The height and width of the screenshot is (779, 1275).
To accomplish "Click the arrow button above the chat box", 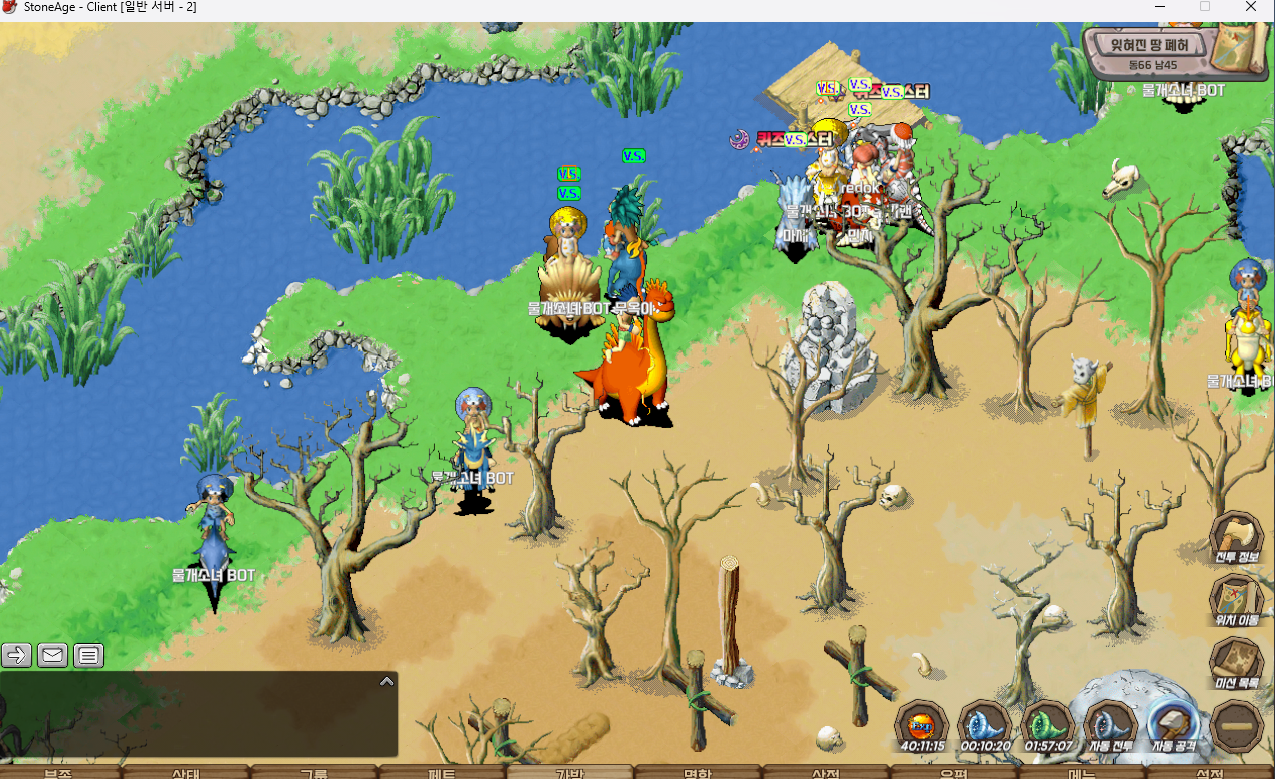I will [x=17, y=656].
